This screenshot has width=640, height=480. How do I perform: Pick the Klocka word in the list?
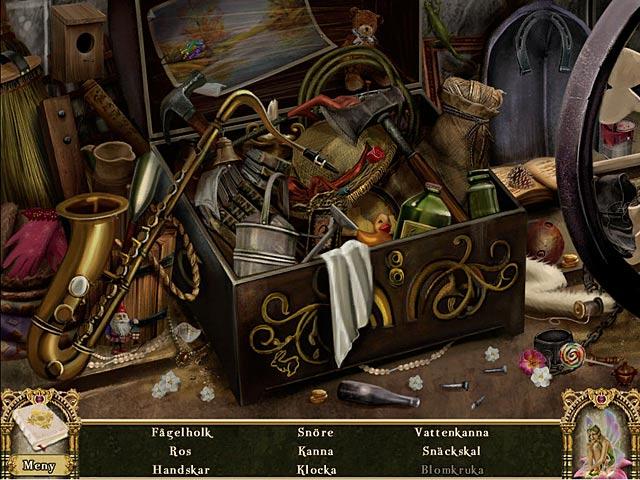316,469
